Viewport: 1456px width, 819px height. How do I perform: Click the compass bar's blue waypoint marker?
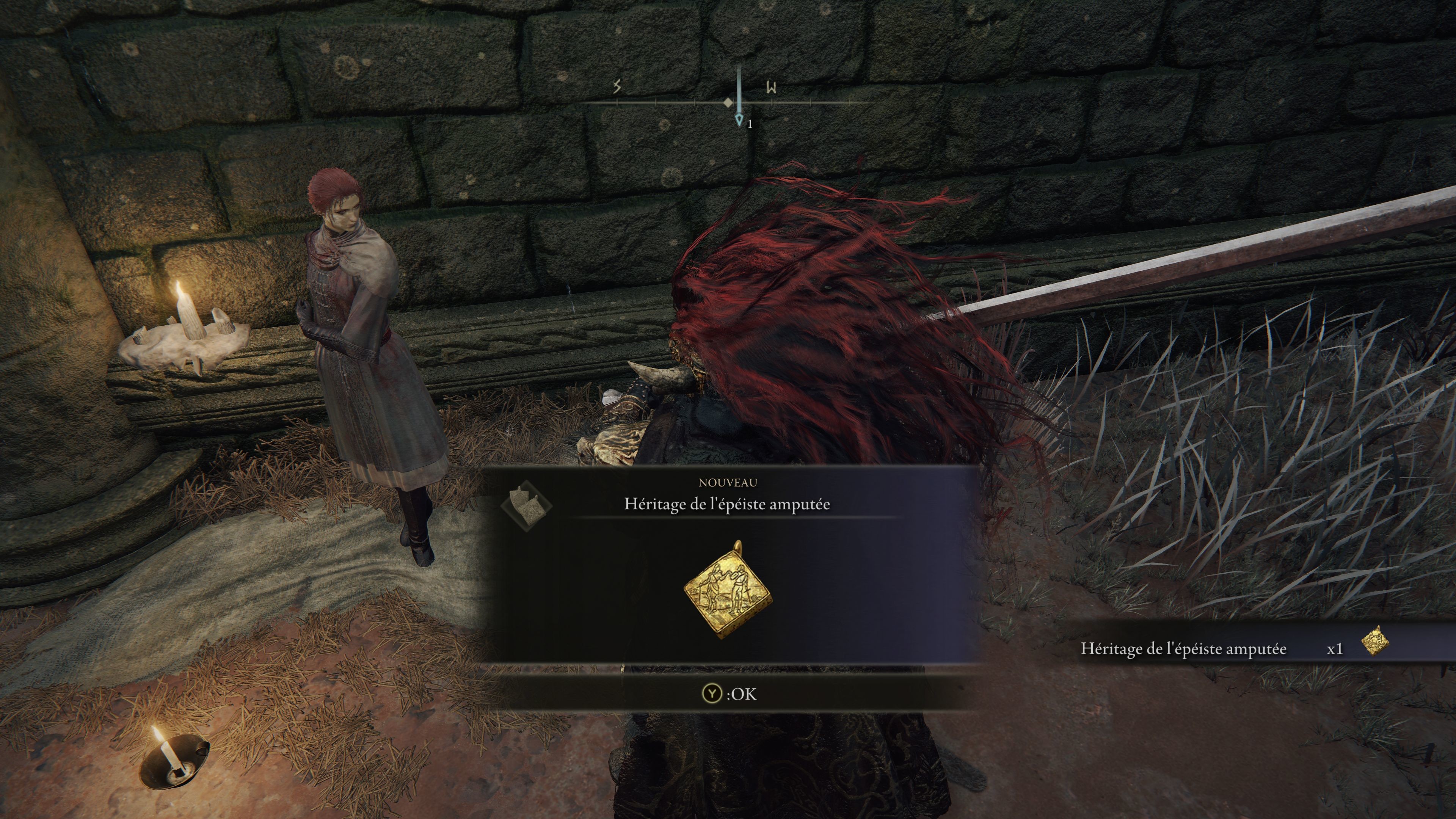739,120
